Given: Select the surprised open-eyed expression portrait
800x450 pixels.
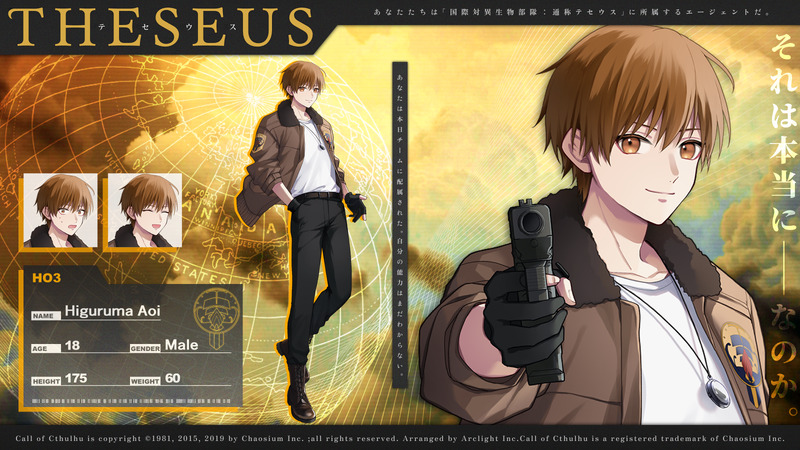Looking at the screenshot, I should point(61,211).
